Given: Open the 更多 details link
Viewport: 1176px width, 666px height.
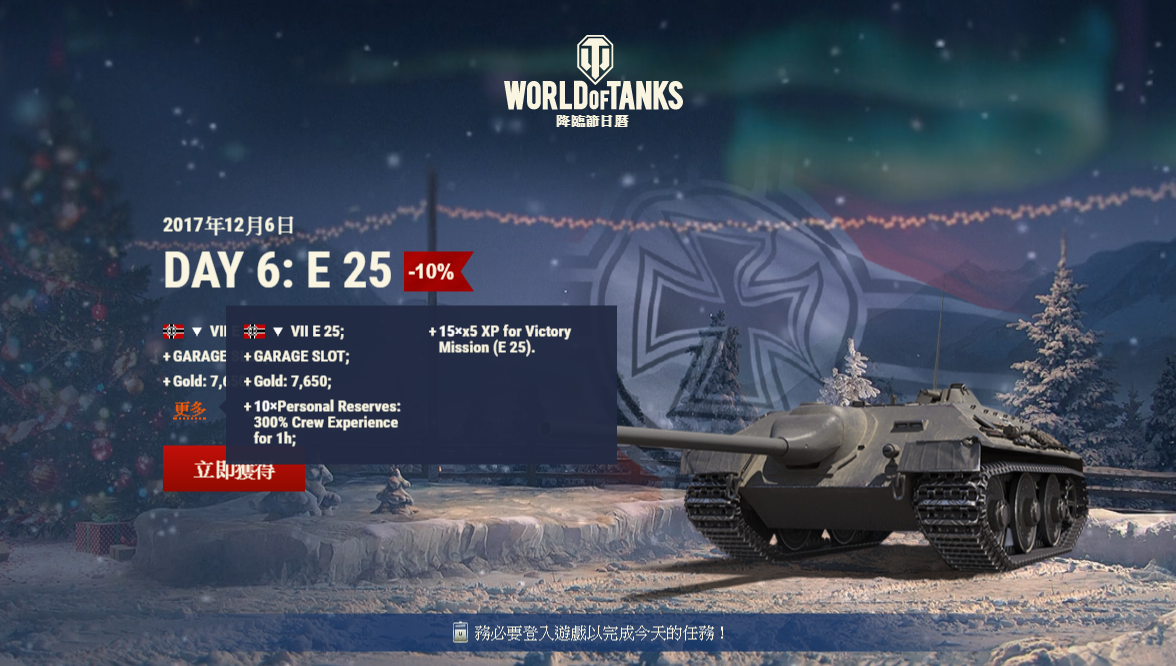Looking at the screenshot, I should [x=189, y=410].
